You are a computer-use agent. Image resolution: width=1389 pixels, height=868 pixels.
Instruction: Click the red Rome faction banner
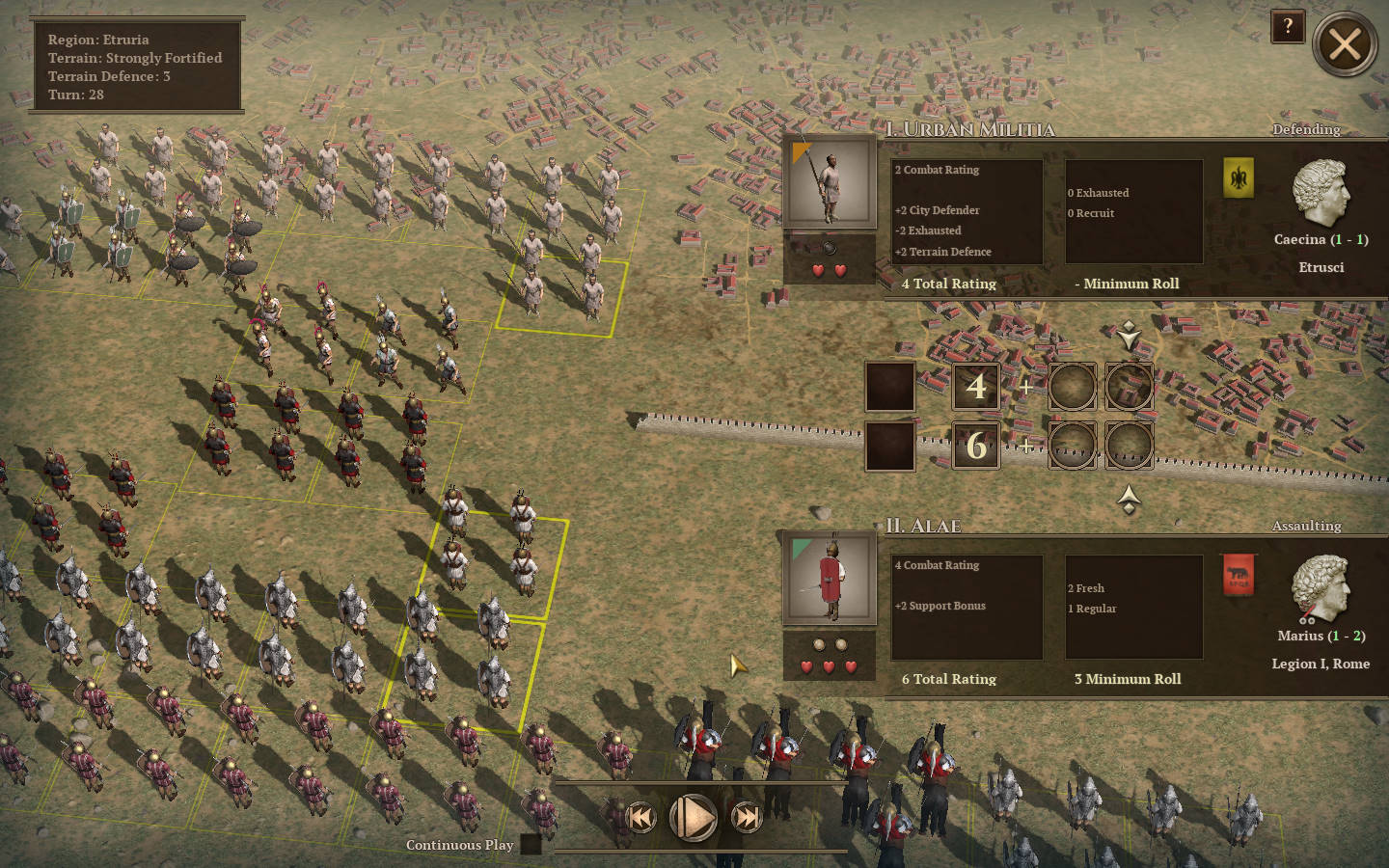pyautogui.click(x=1239, y=575)
